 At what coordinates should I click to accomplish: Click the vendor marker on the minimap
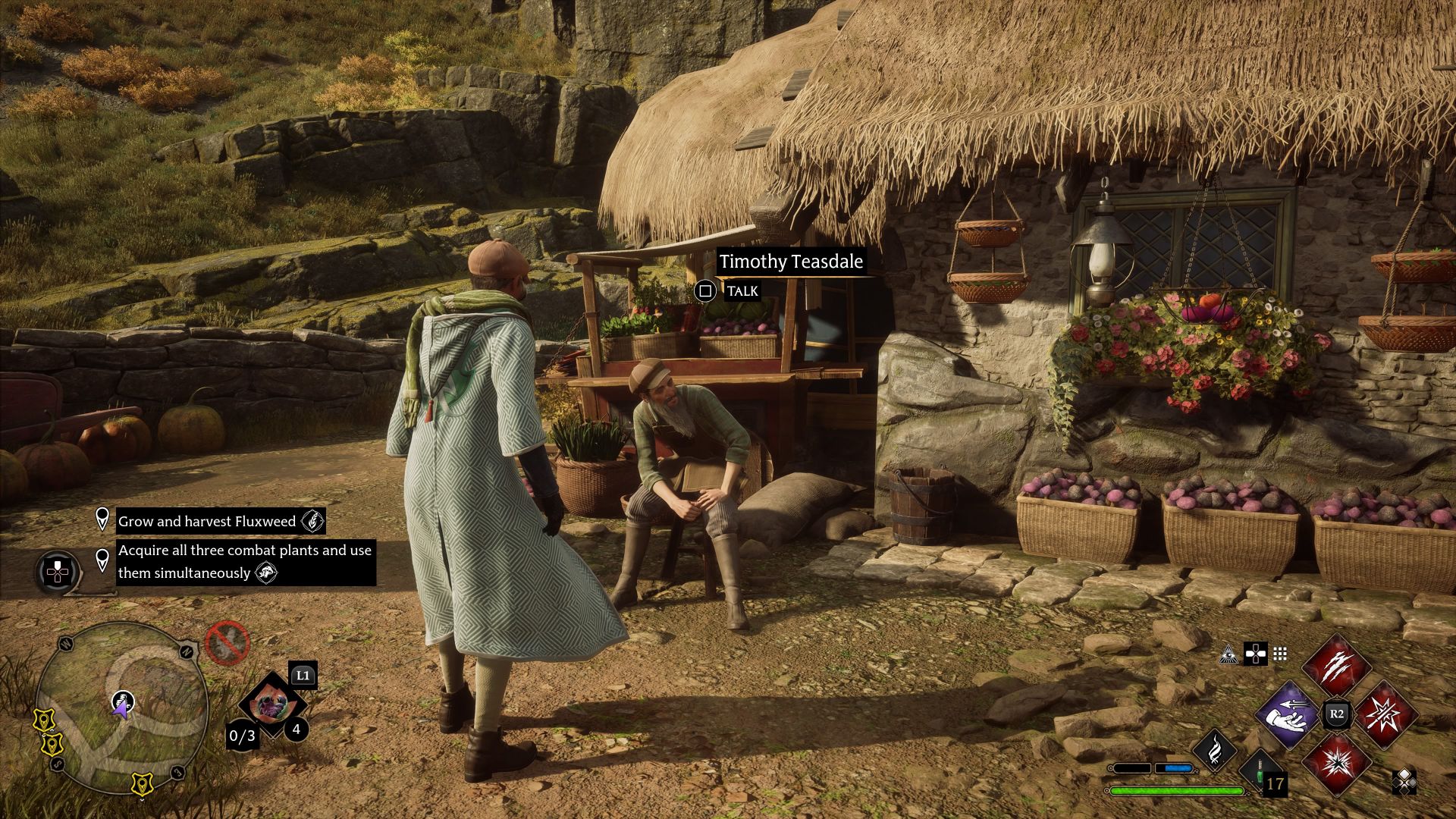(x=123, y=700)
